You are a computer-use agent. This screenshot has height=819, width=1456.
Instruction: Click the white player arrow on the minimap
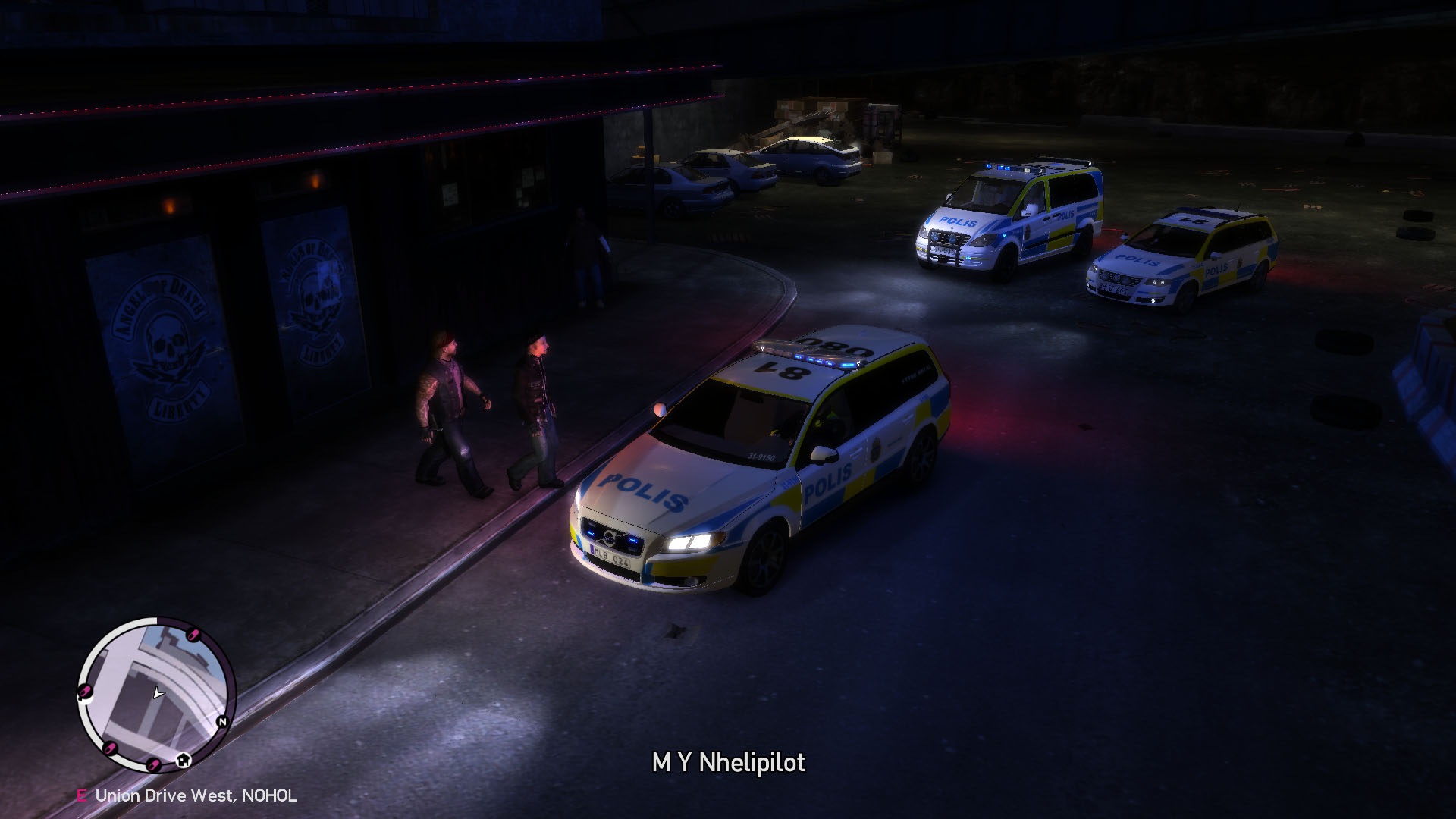coord(158,692)
